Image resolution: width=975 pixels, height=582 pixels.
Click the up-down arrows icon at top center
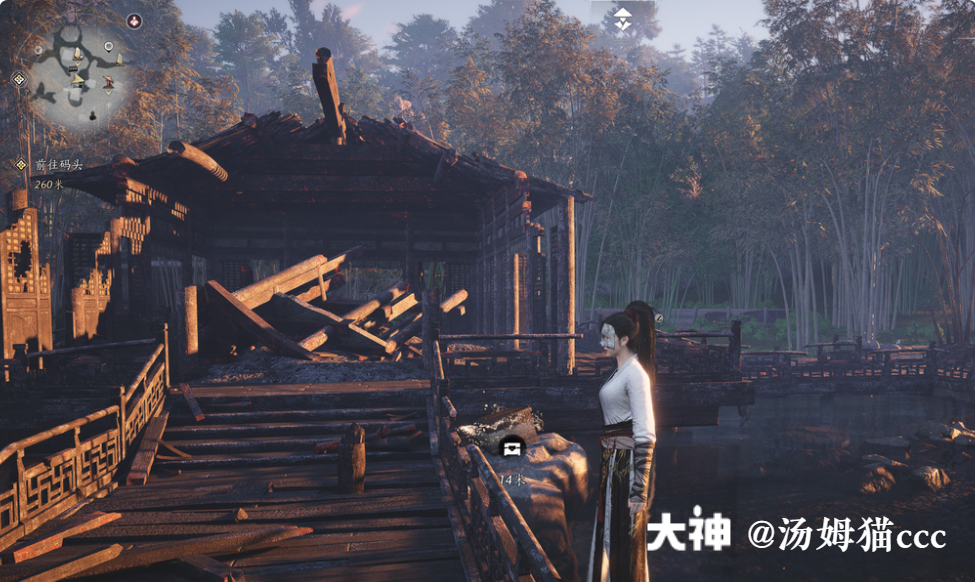[x=622, y=19]
